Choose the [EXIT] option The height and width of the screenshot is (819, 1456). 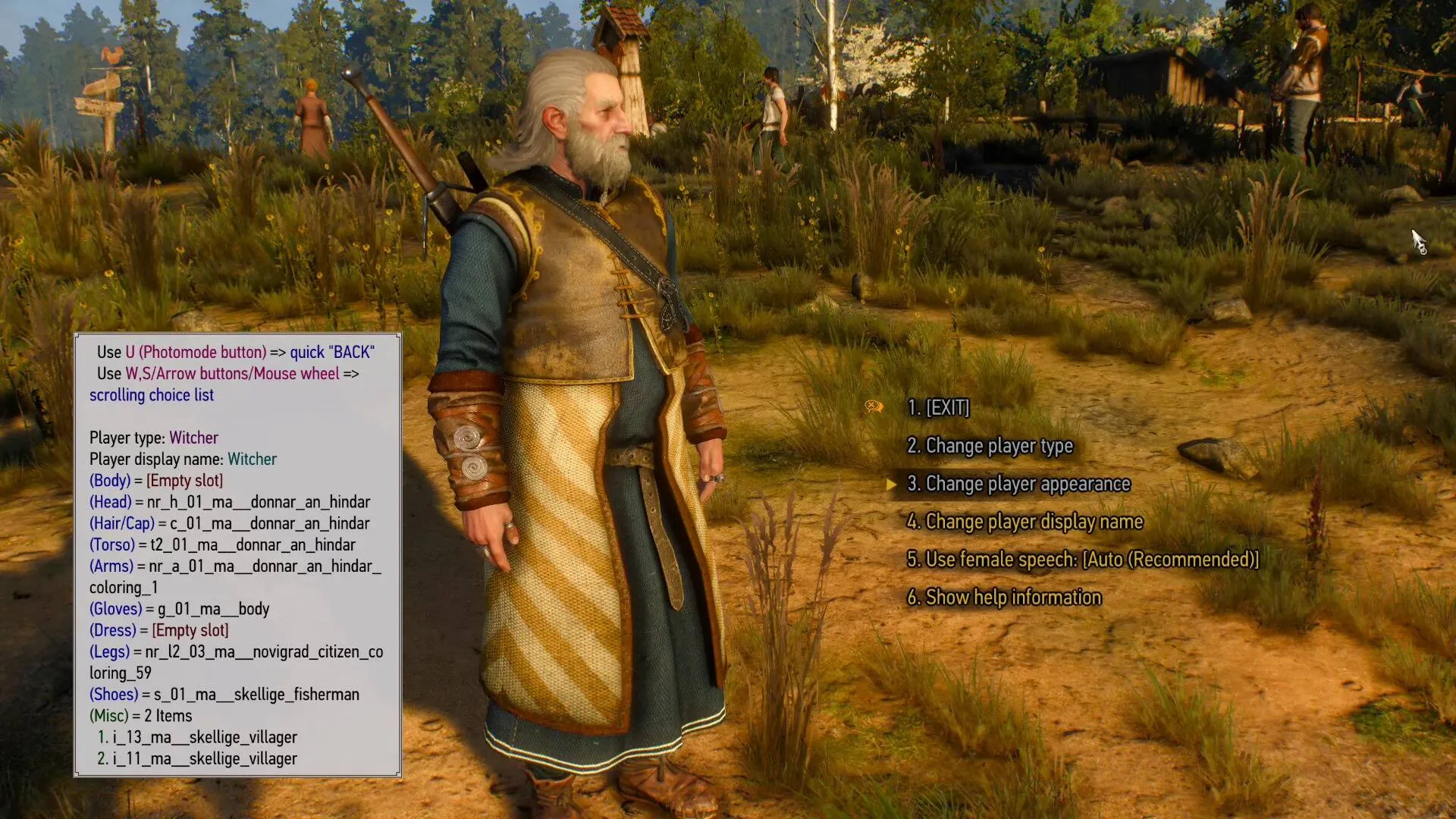[938, 408]
